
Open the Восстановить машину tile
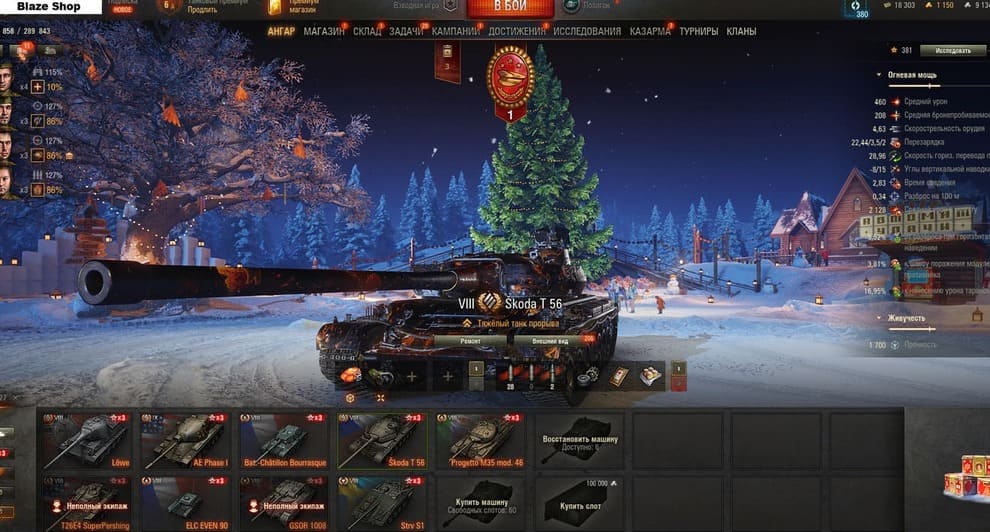click(x=580, y=440)
